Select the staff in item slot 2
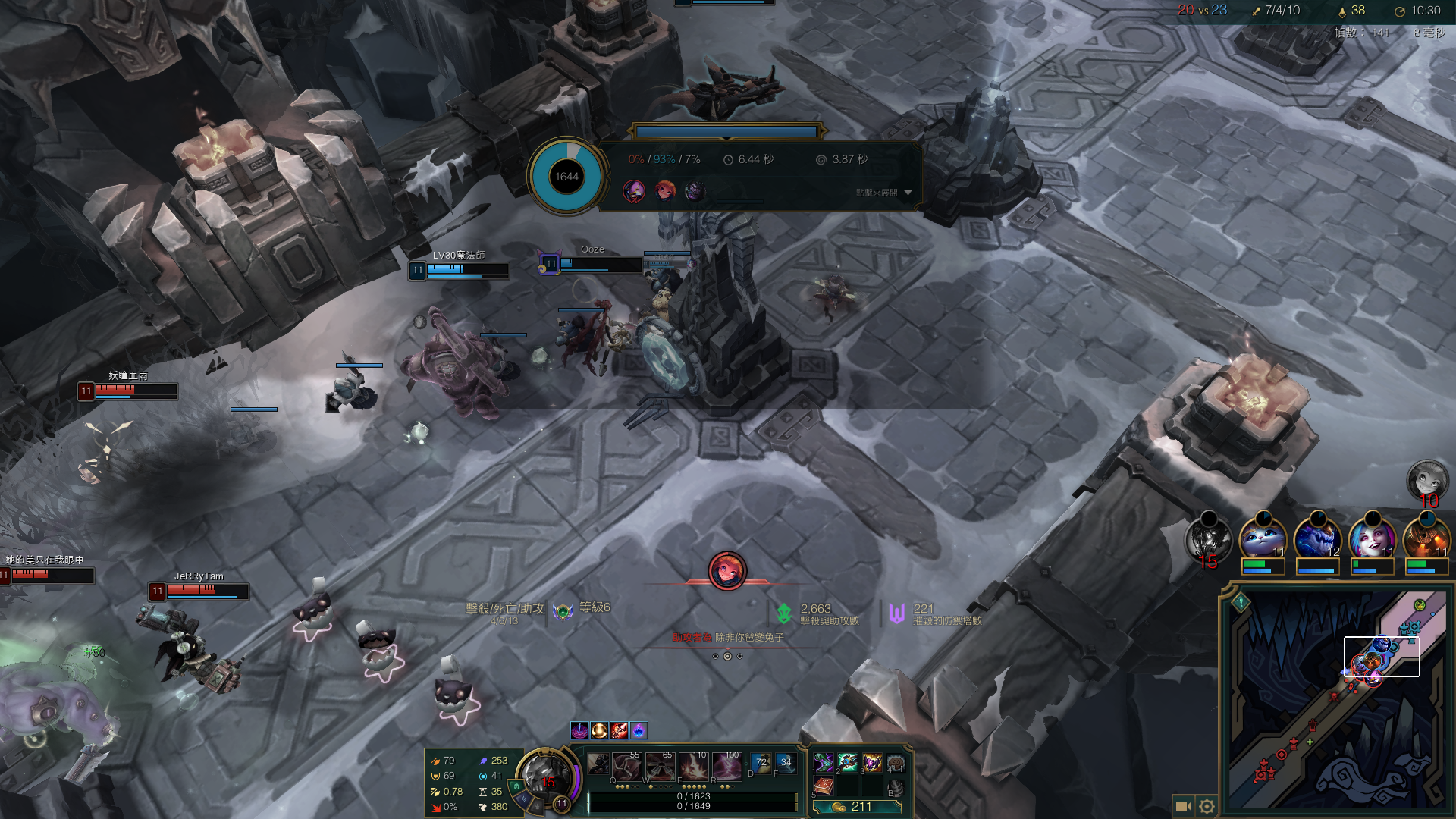This screenshot has width=1456, height=819. point(848,763)
